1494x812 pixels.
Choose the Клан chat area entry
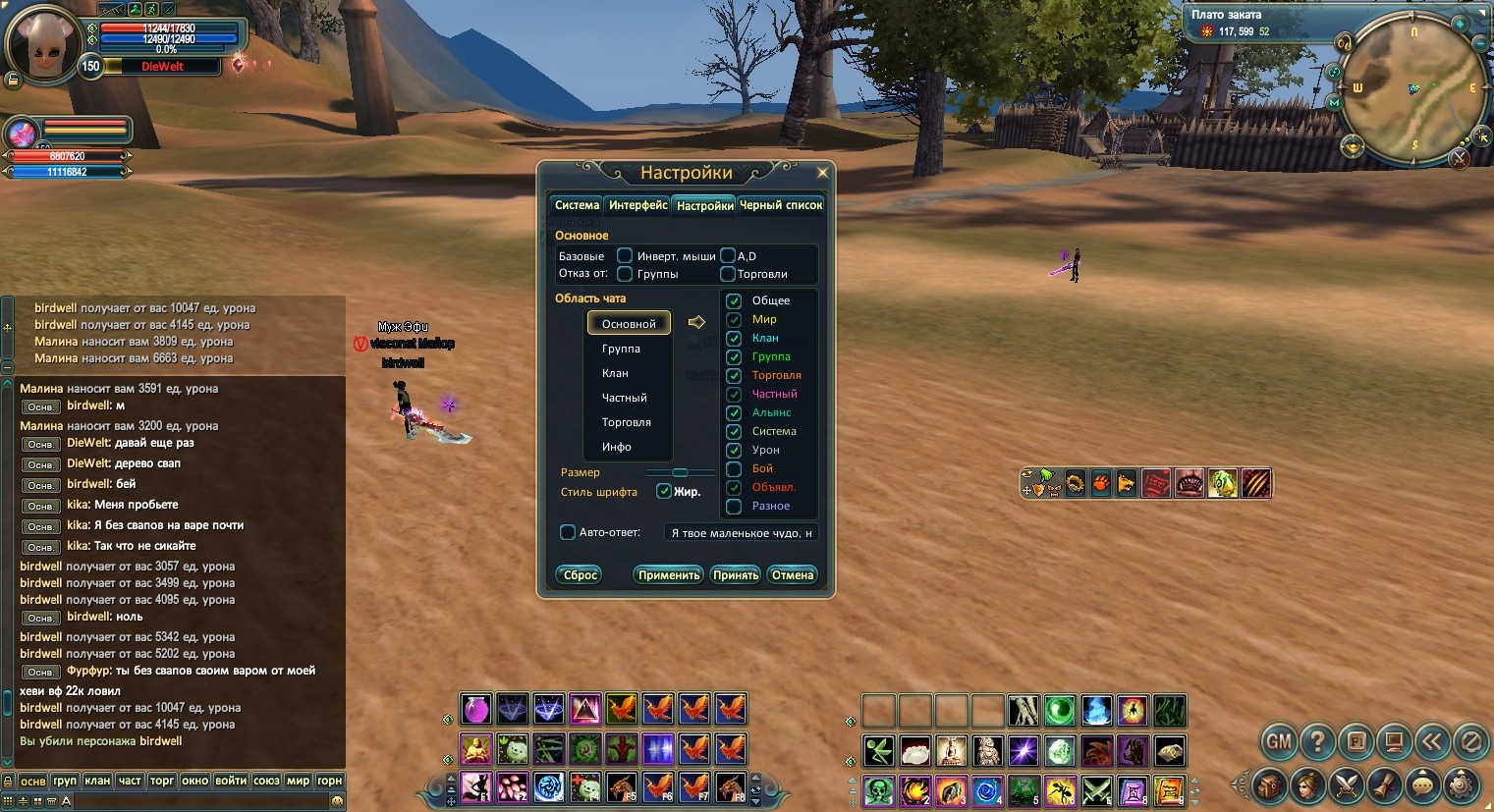(615, 373)
